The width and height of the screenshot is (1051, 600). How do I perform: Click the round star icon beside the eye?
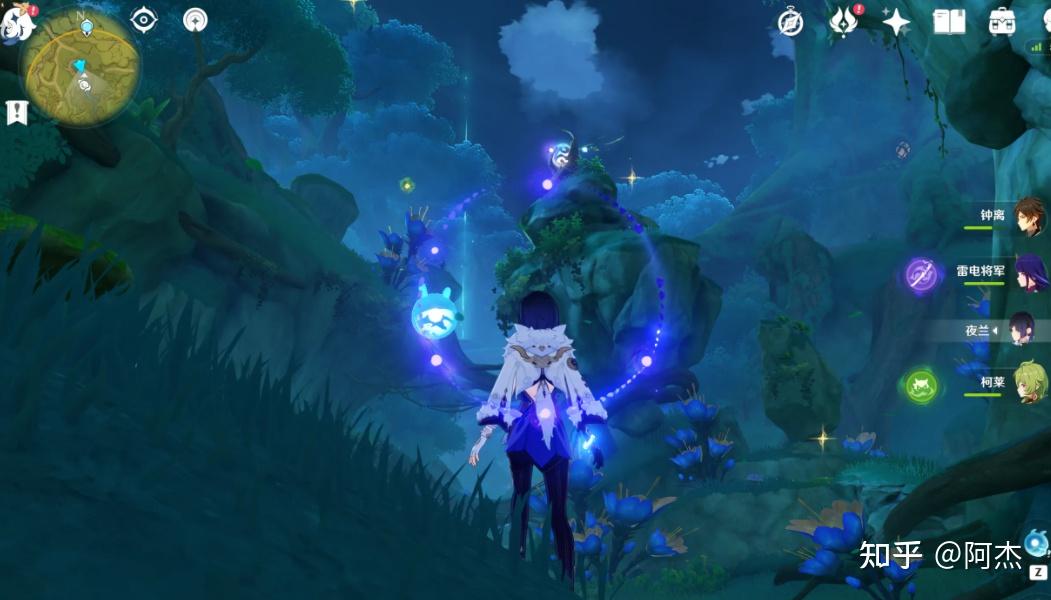196,19
